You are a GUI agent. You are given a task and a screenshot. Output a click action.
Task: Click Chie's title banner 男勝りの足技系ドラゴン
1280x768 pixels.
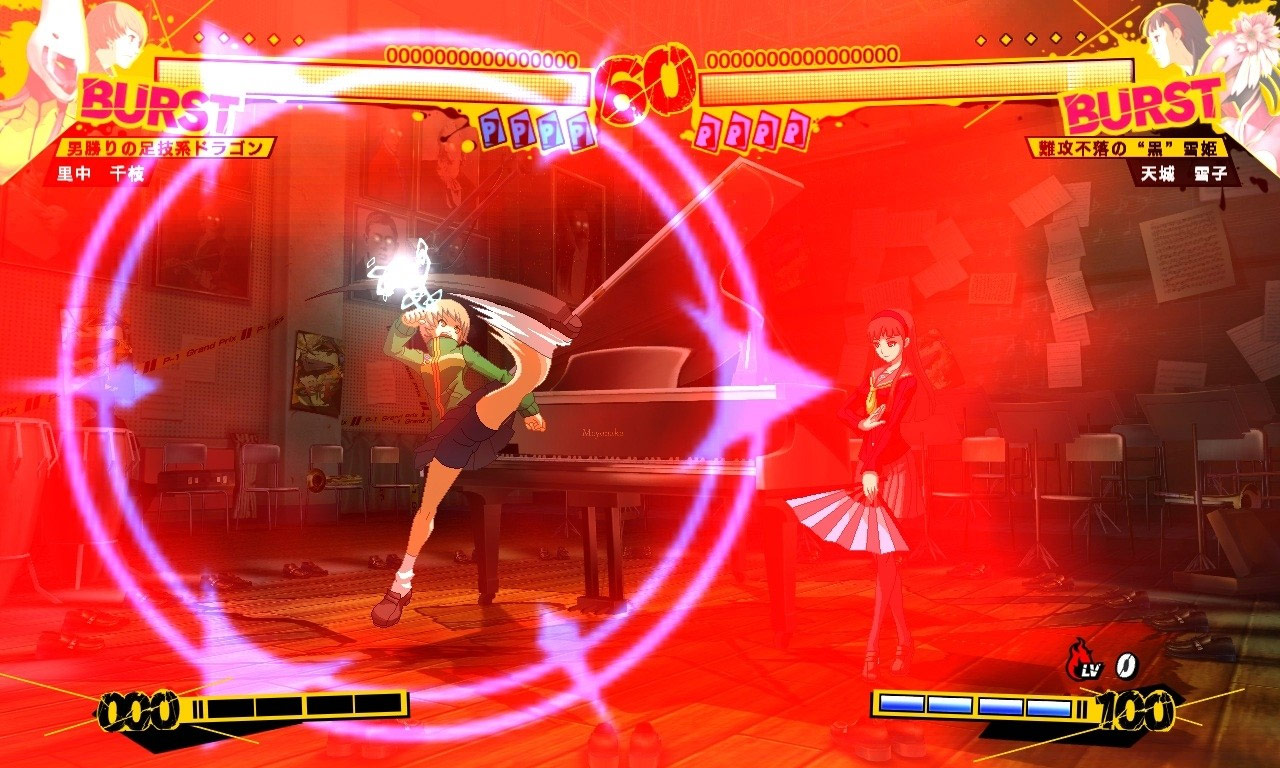tap(165, 145)
